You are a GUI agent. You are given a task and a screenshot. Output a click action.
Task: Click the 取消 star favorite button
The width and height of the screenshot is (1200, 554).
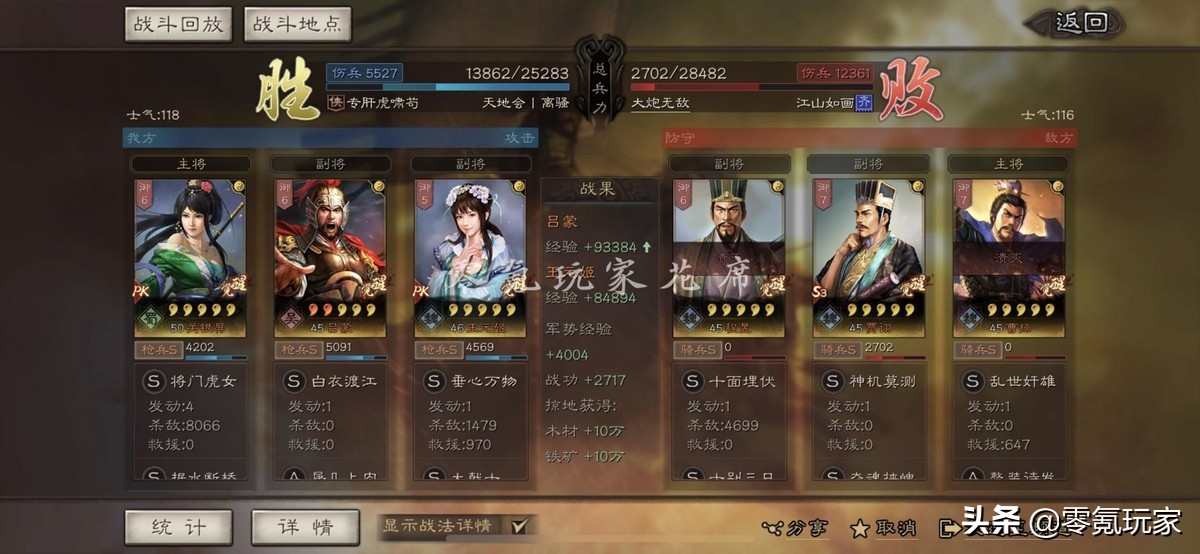click(886, 527)
